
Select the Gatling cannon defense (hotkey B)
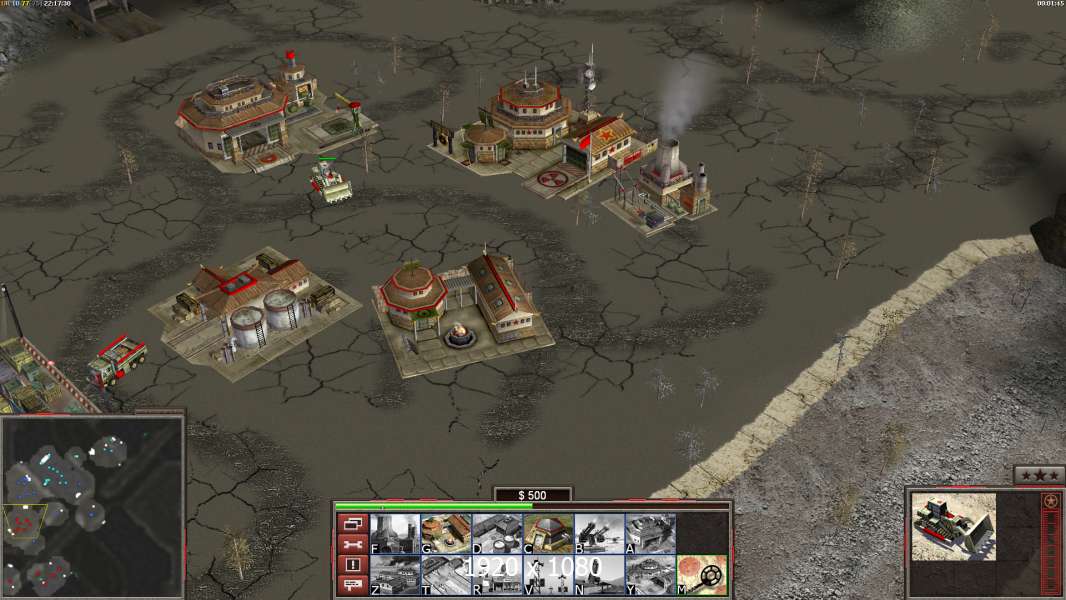599,533
